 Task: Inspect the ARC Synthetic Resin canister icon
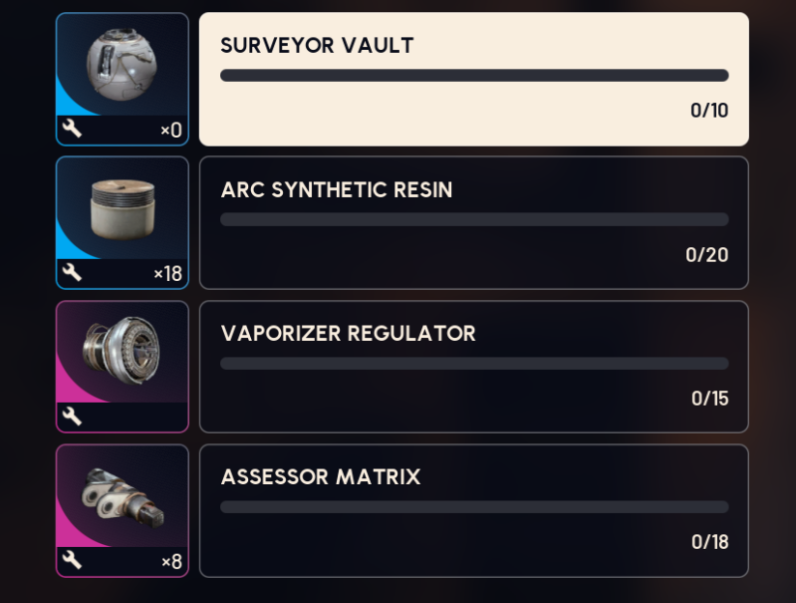[122, 212]
